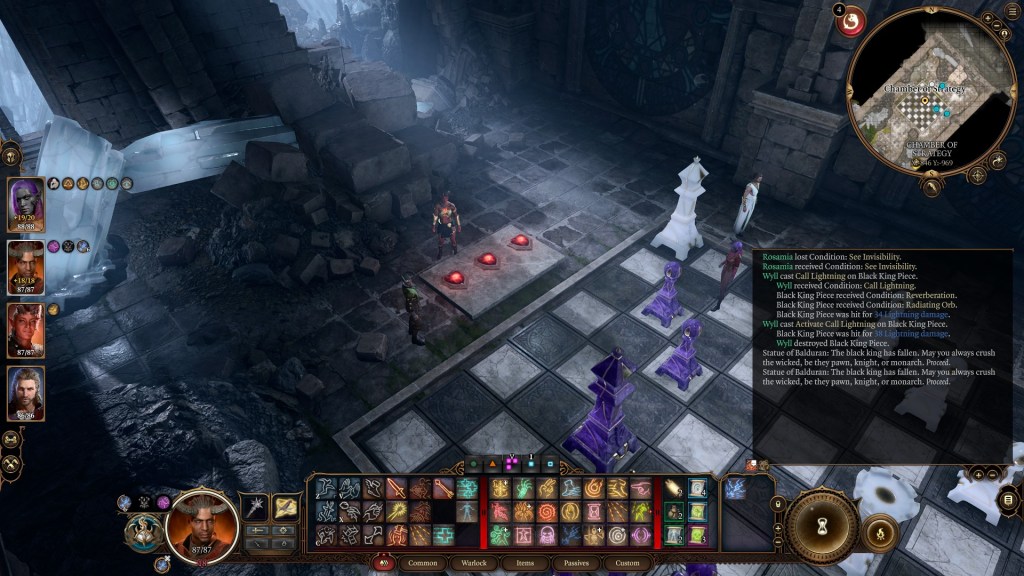Select the mace melee weapon slot
Screen dimensions: 1024x576
pos(257,509)
